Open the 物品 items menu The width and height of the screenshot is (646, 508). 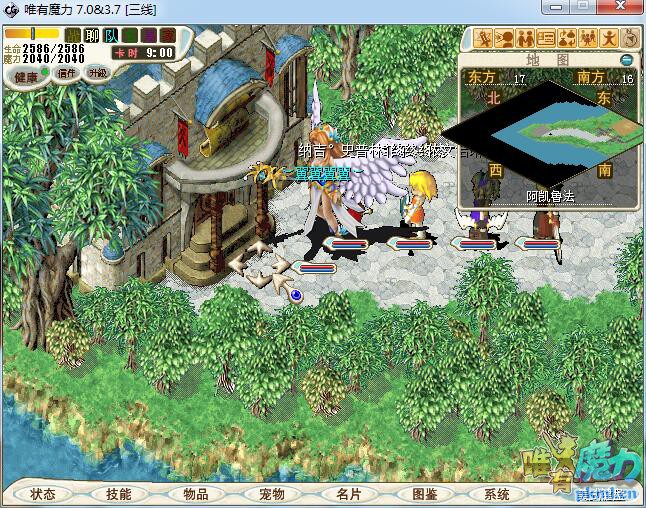[x=196, y=494]
